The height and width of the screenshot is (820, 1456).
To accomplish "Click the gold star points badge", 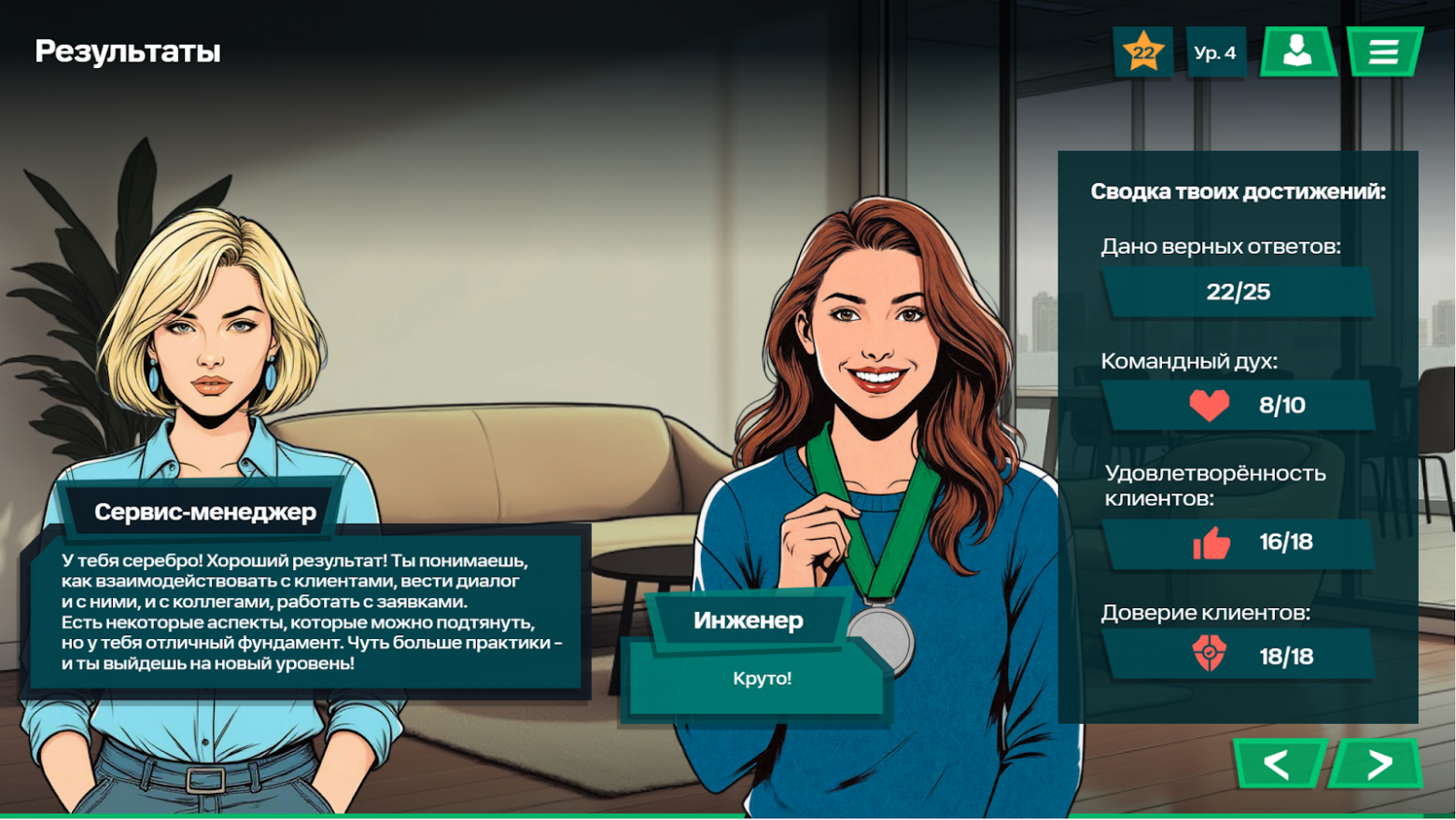I will pyautogui.click(x=1143, y=52).
